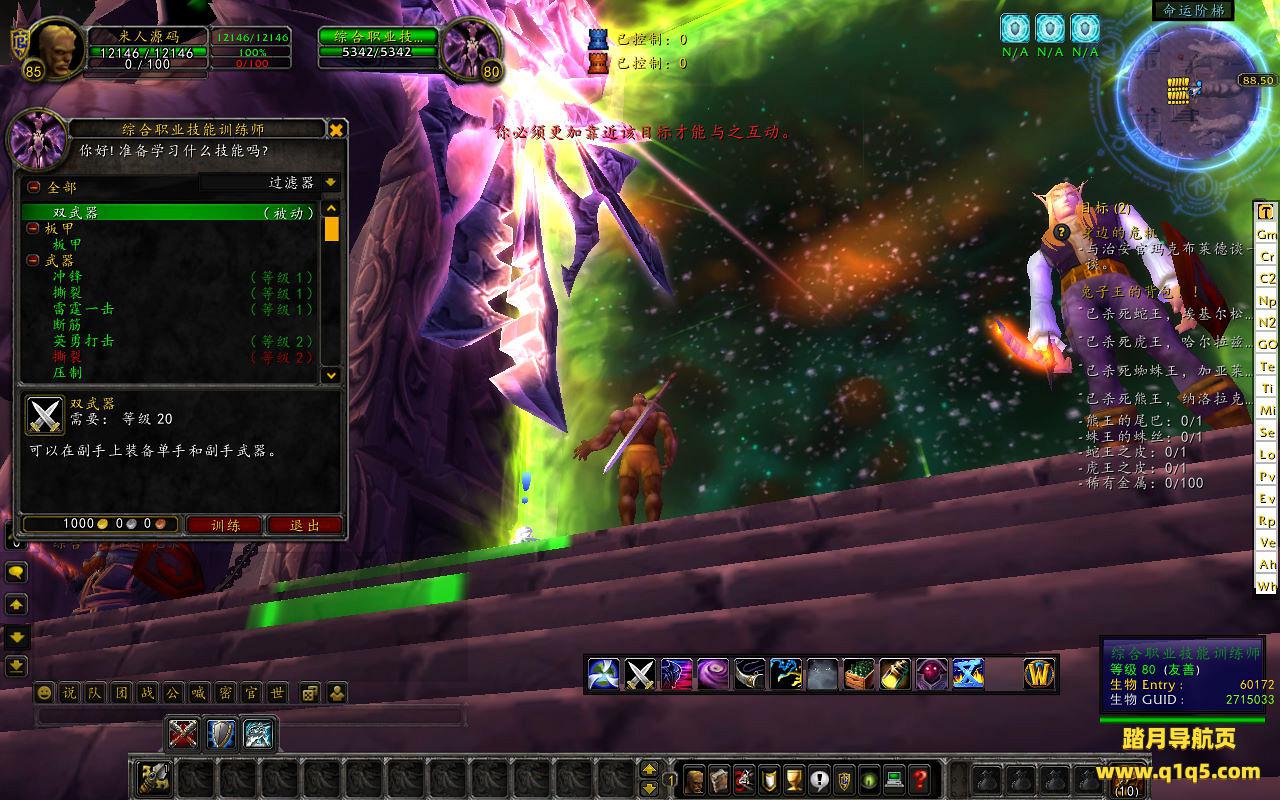Select the 说 (Say) chat channel button
1280x800 pixels.
(x=68, y=692)
